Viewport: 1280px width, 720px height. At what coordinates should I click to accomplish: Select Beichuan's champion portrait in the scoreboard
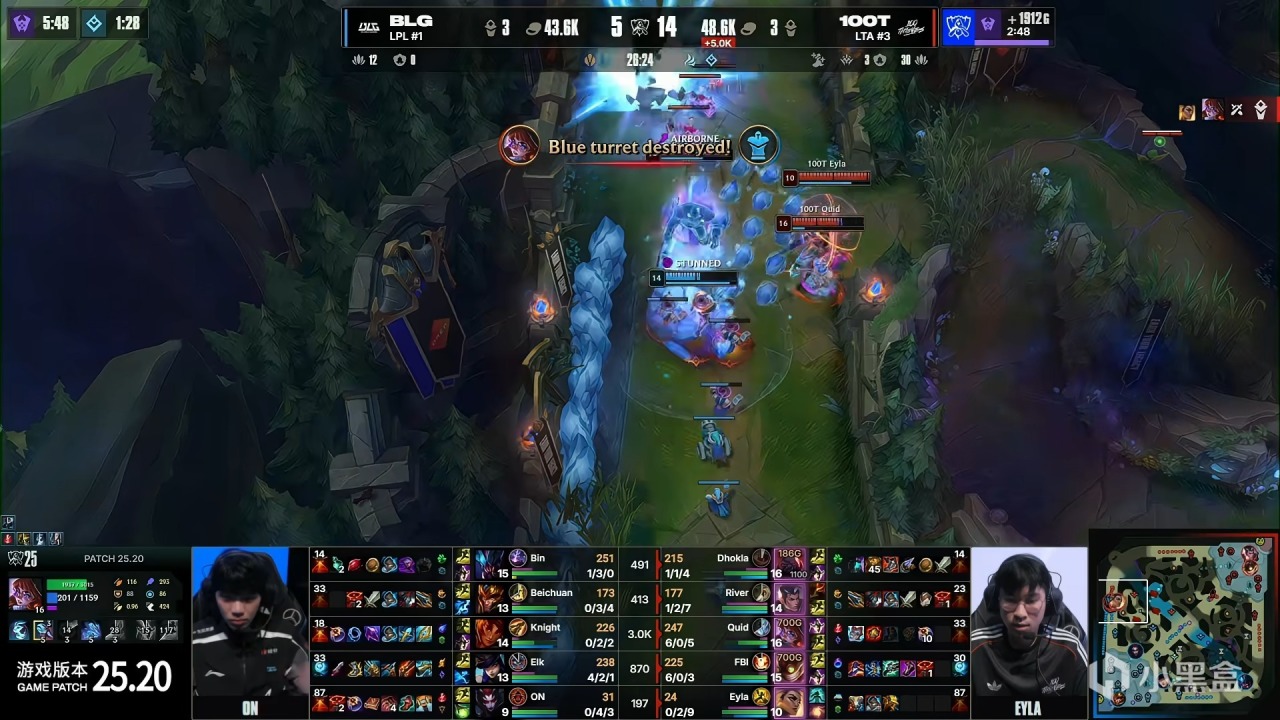tap(491, 598)
